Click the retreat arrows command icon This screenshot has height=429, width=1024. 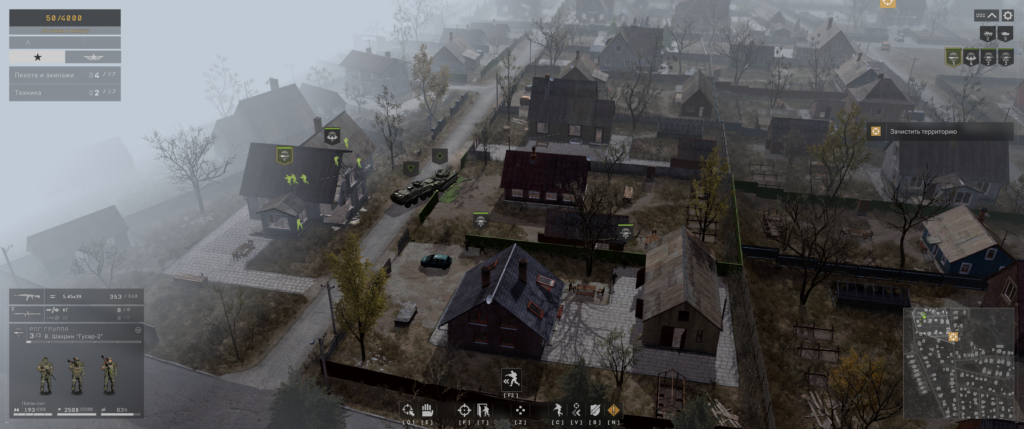(577, 410)
